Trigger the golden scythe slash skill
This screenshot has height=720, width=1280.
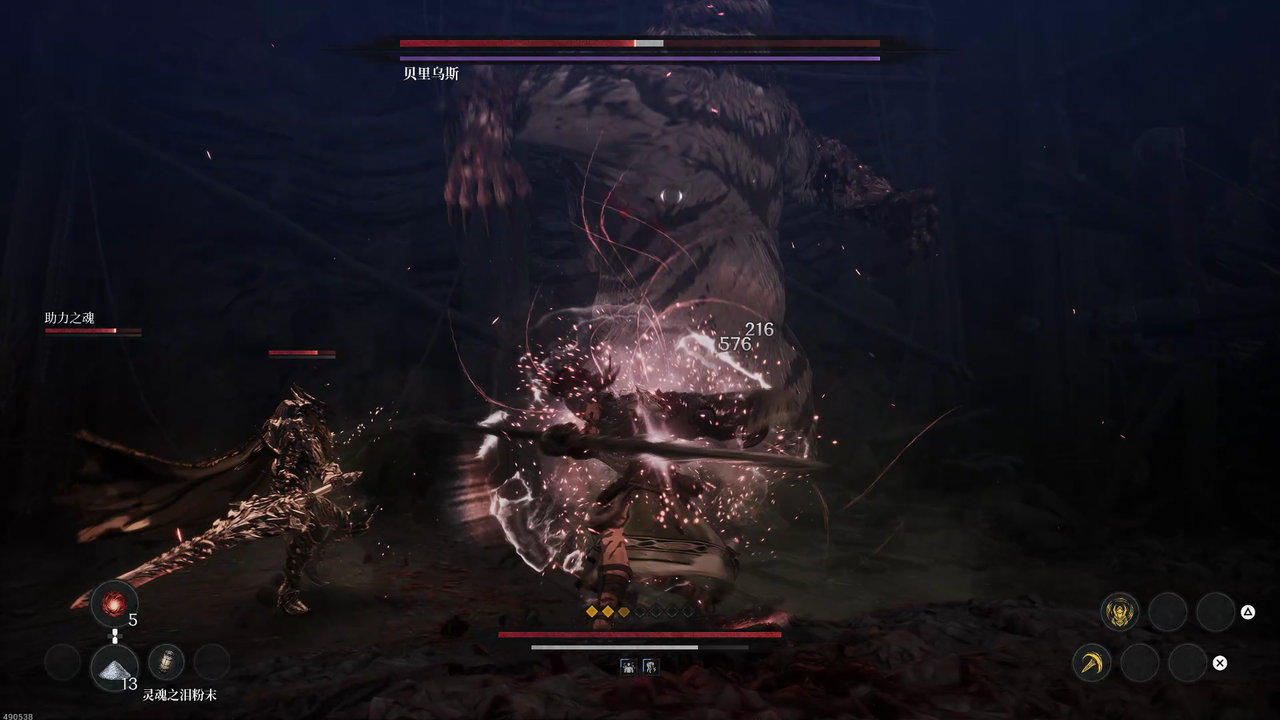1091,662
